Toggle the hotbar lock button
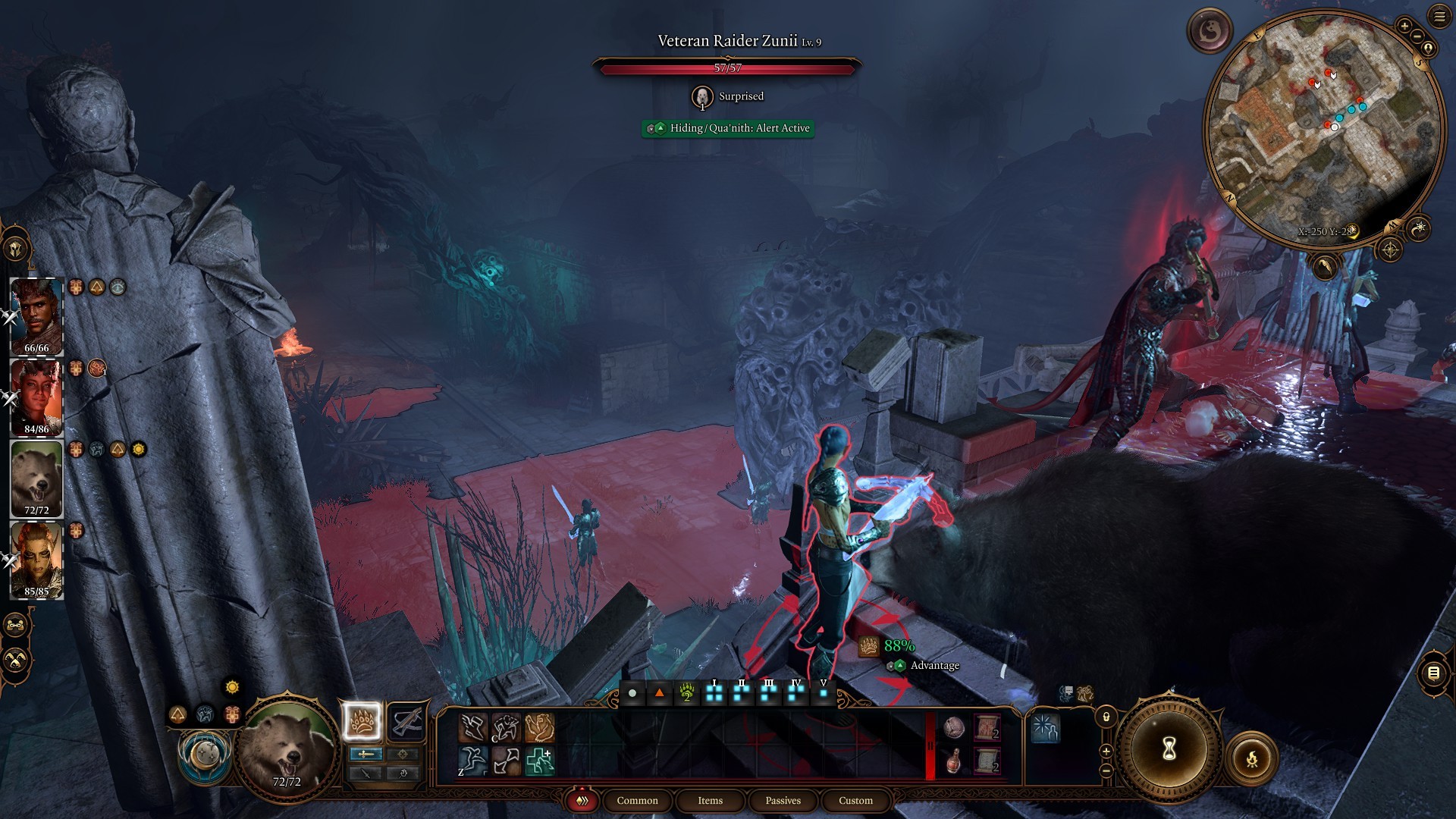 (x=1106, y=717)
